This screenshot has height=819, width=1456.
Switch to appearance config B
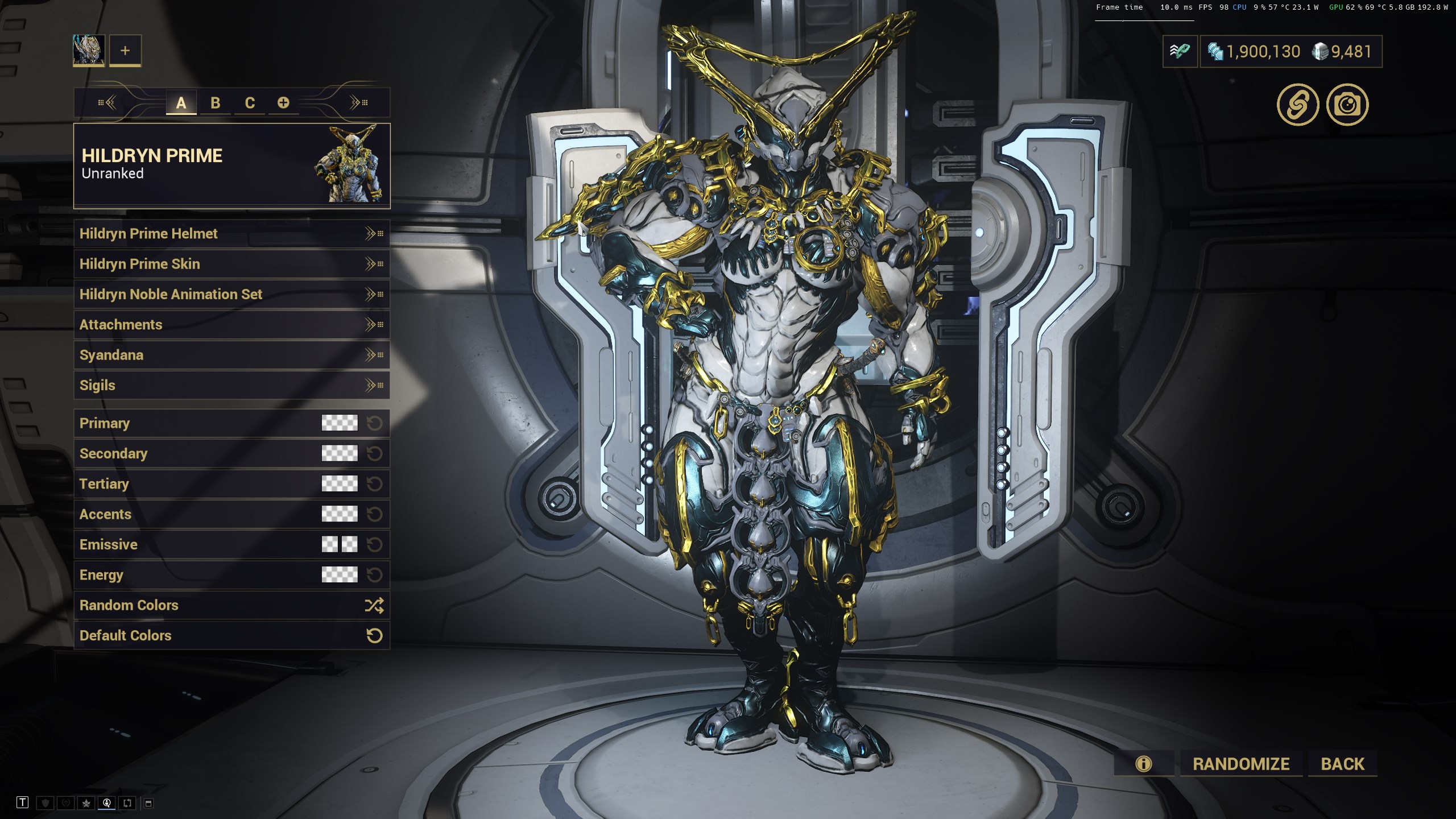215,103
